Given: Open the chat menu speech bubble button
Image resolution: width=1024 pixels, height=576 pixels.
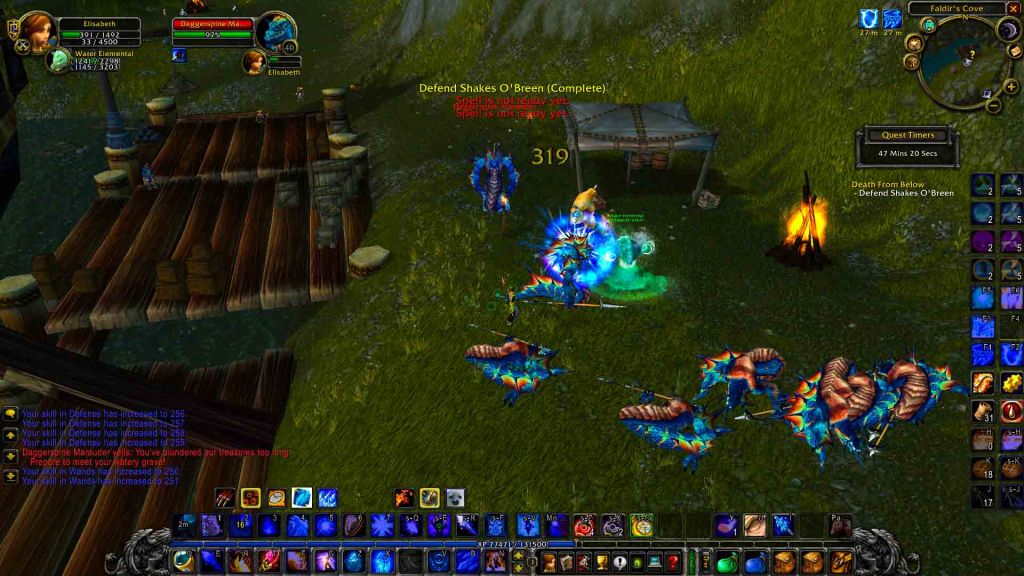Looking at the screenshot, I should [11, 412].
